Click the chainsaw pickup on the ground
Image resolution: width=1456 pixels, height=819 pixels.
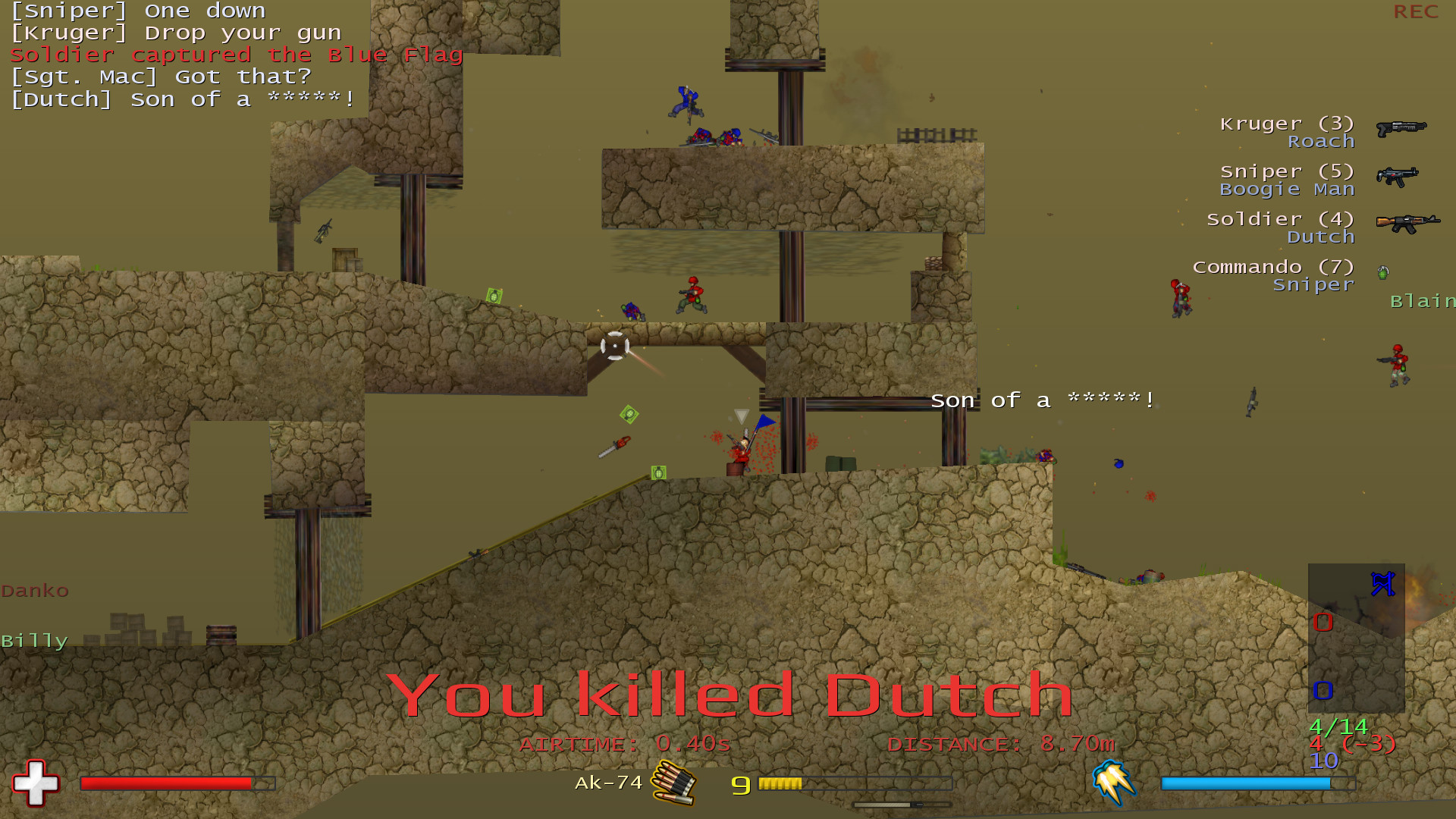click(614, 446)
